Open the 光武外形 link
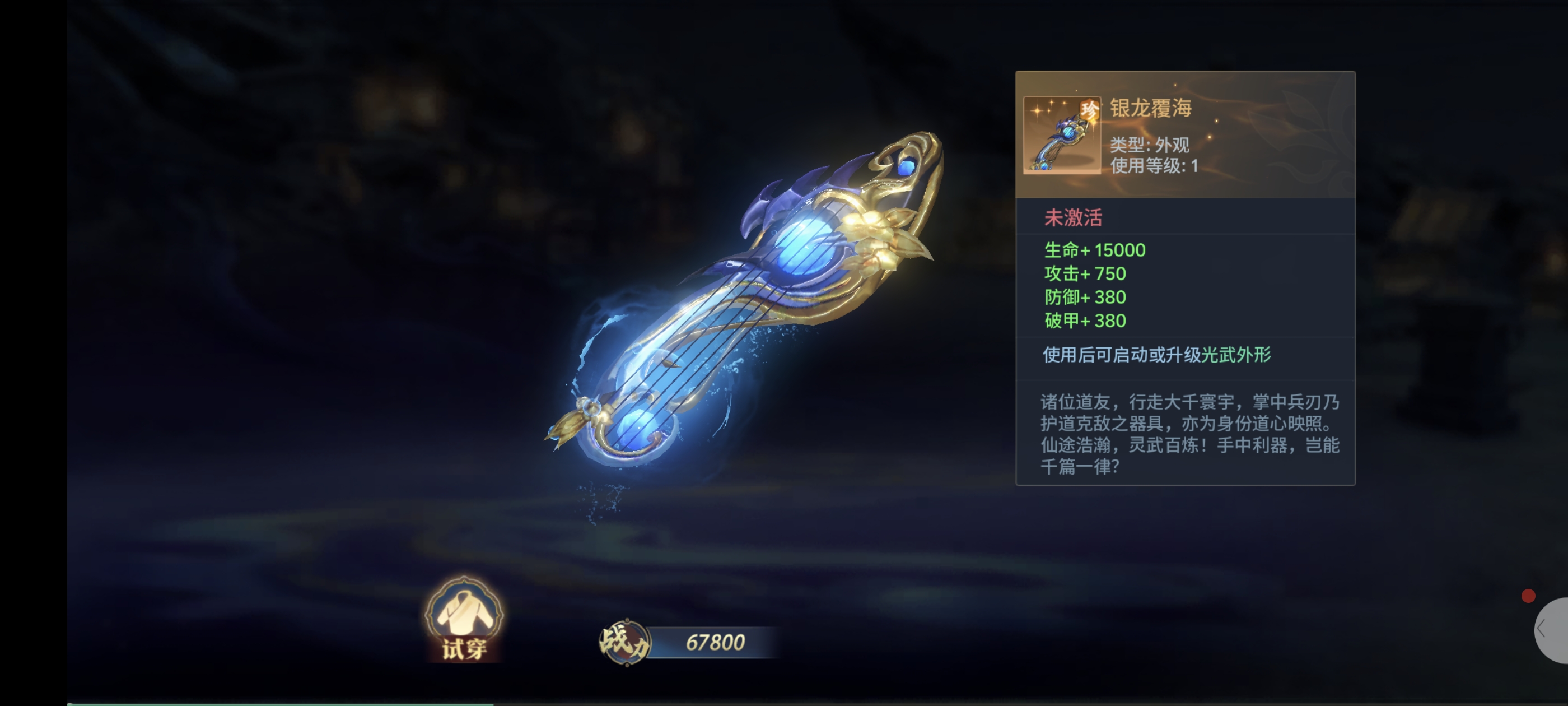The height and width of the screenshot is (706, 1568). point(1236,355)
